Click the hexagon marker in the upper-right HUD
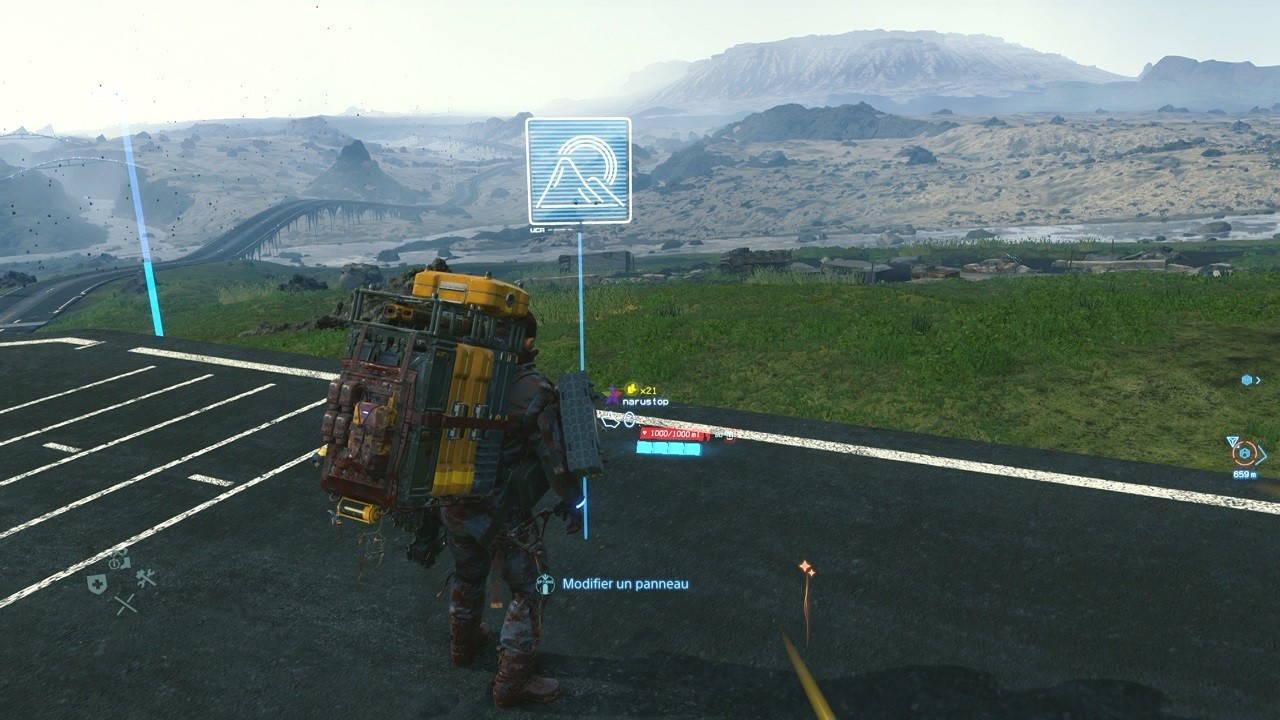Viewport: 1280px width, 720px height. click(1247, 379)
